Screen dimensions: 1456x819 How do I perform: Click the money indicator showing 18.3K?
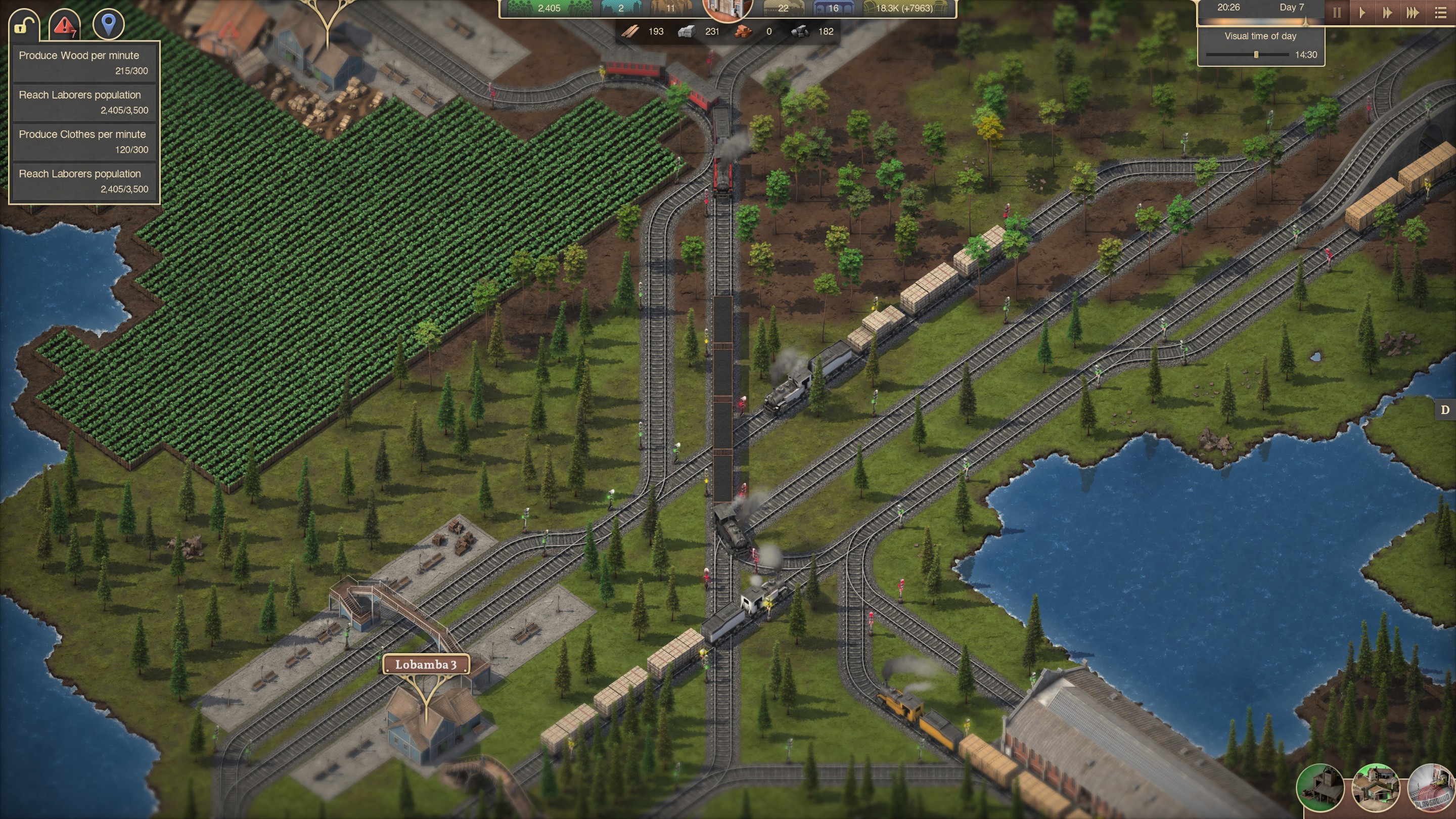pyautogui.click(x=899, y=9)
